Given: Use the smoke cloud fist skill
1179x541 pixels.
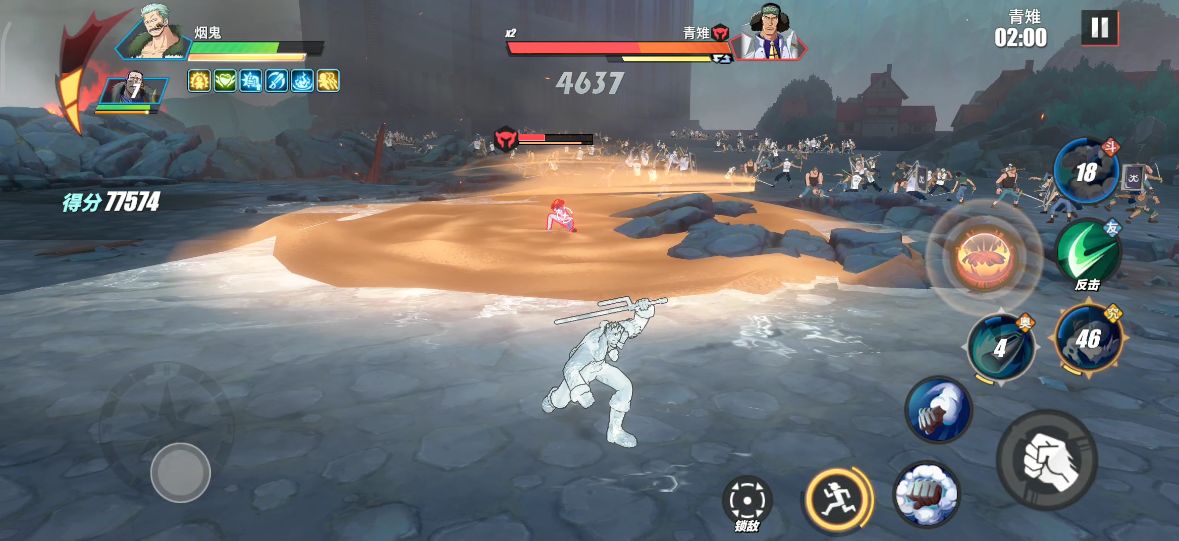Looking at the screenshot, I should click(925, 493).
